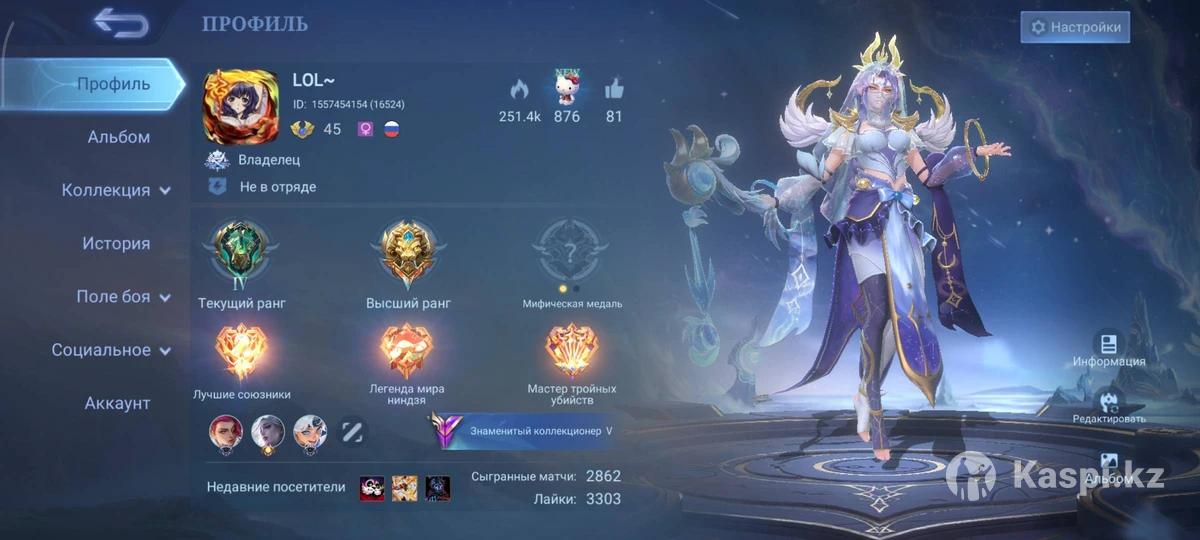Expand the Социальное section
Viewport: 1200px width, 540px height.
(111, 350)
